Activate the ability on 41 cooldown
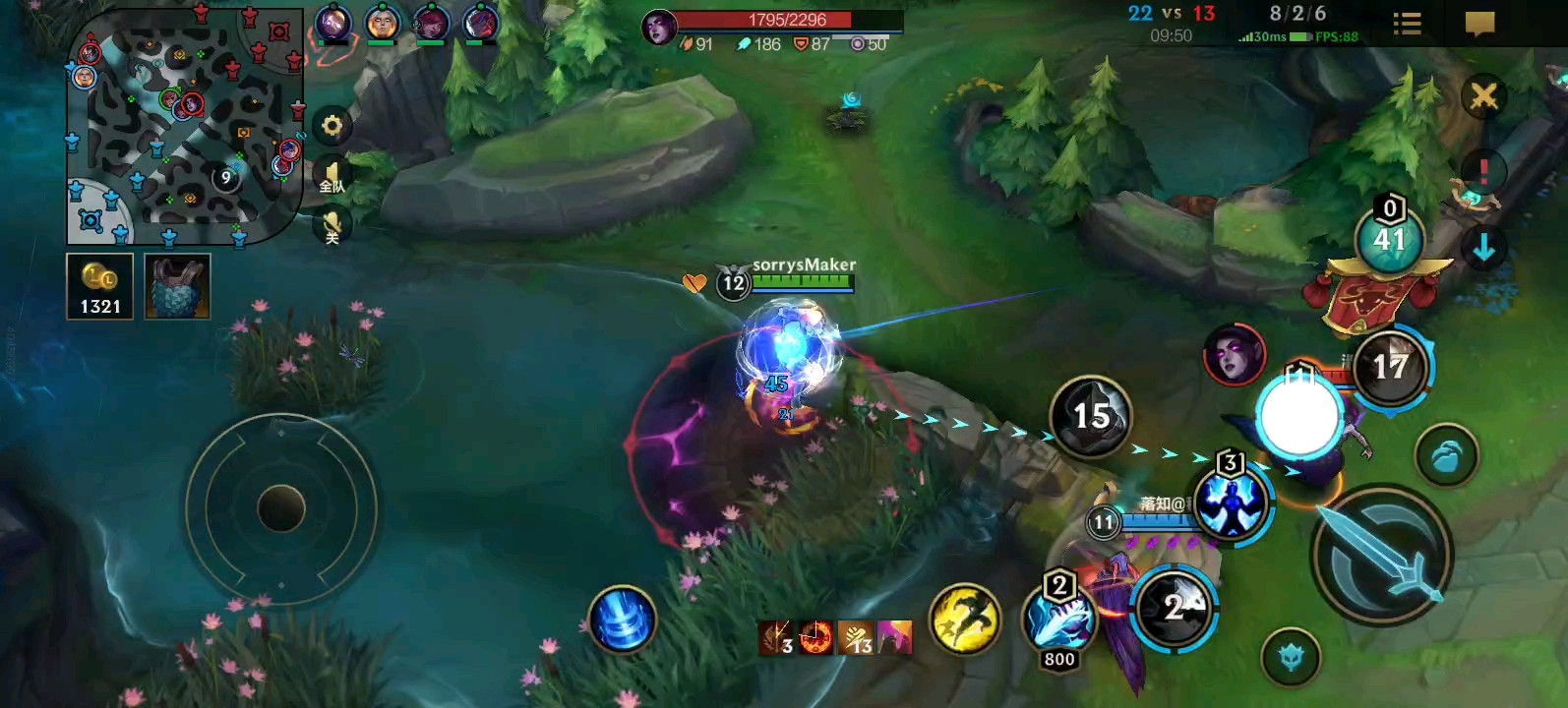 pyautogui.click(x=1389, y=240)
